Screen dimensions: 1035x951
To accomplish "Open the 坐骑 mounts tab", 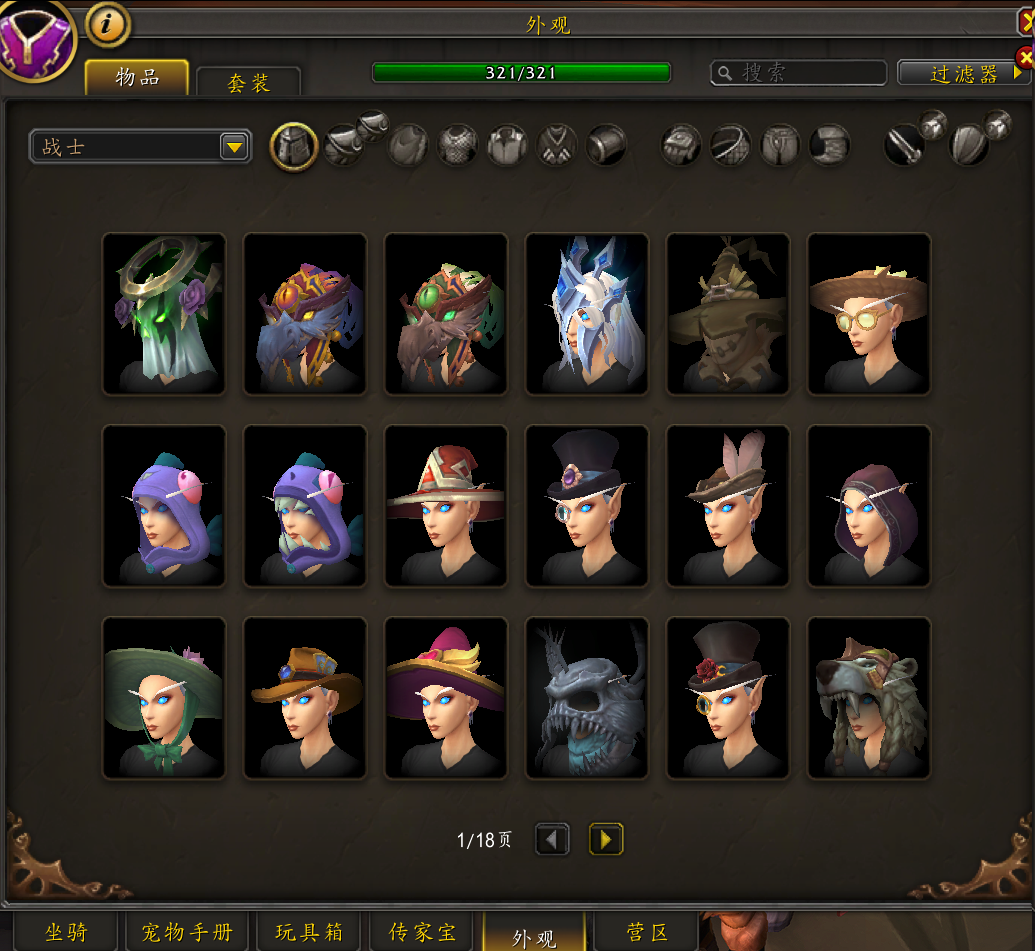I will click(66, 933).
